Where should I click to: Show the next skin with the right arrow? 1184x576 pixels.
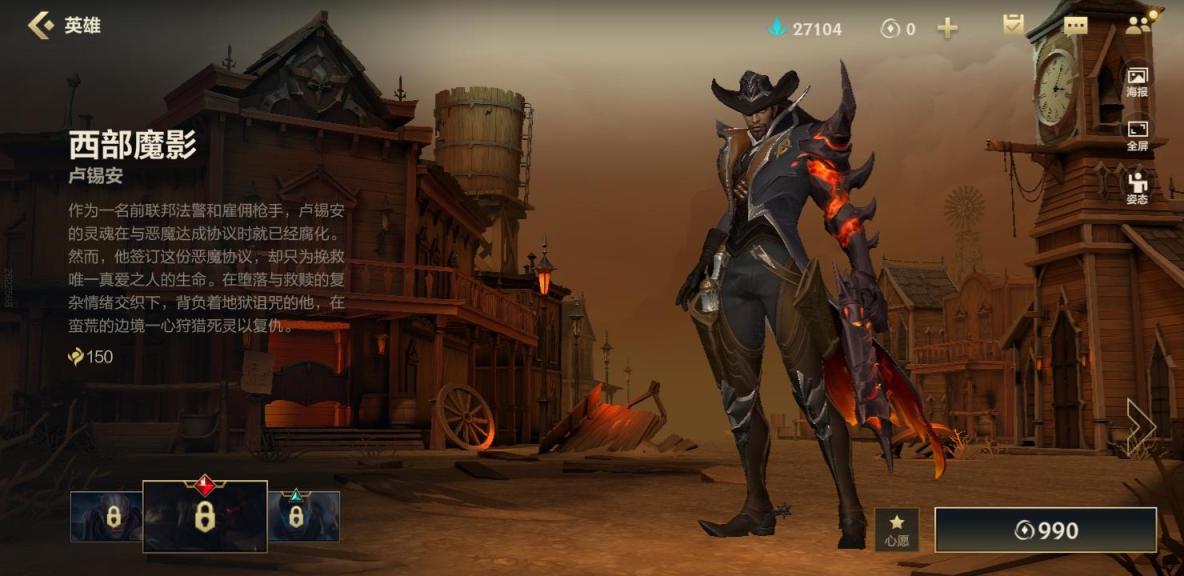point(1139,426)
